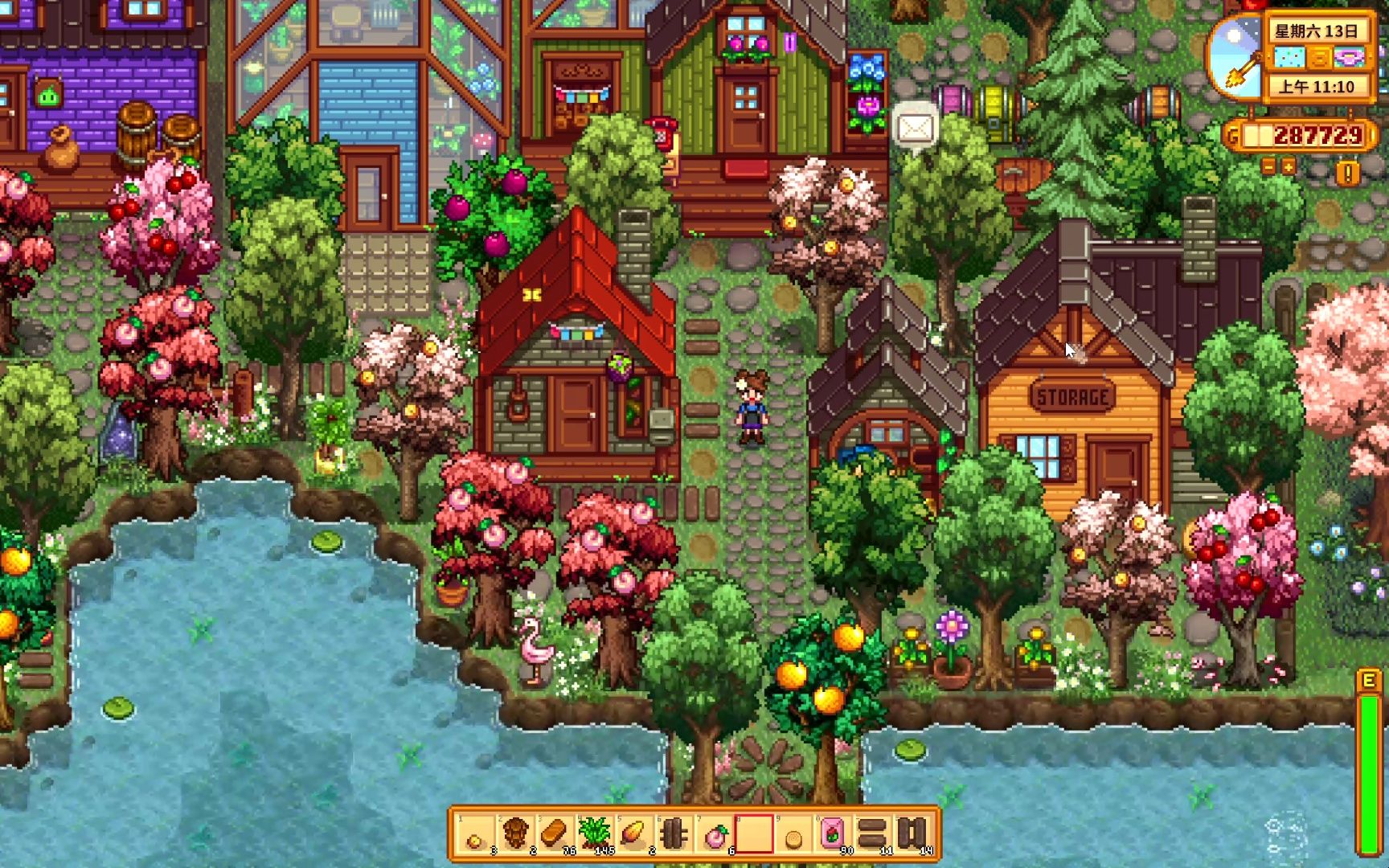Select the corn cob hotbar slot

pyautogui.click(x=634, y=834)
